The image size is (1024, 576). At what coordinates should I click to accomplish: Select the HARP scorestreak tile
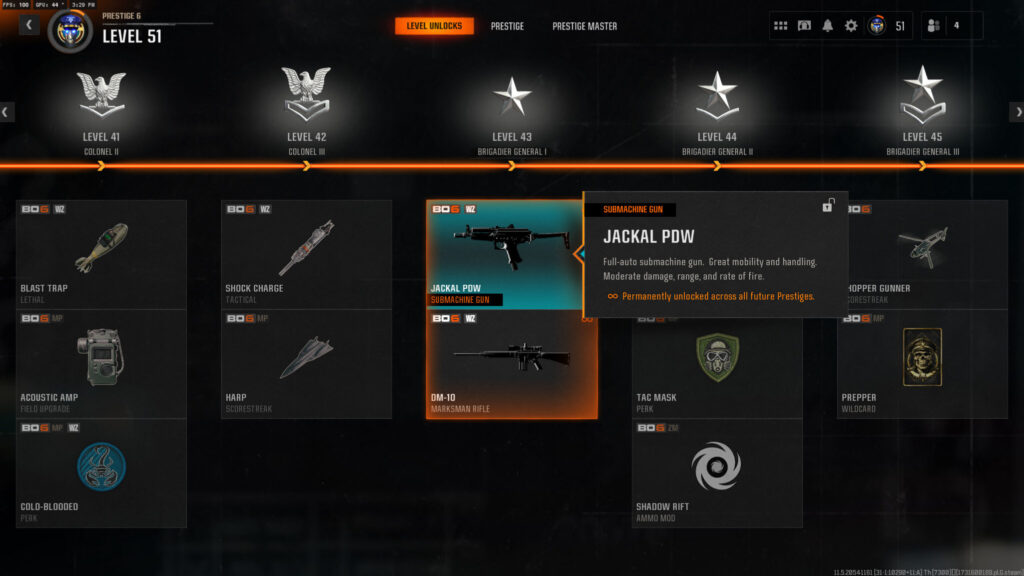[x=306, y=363]
